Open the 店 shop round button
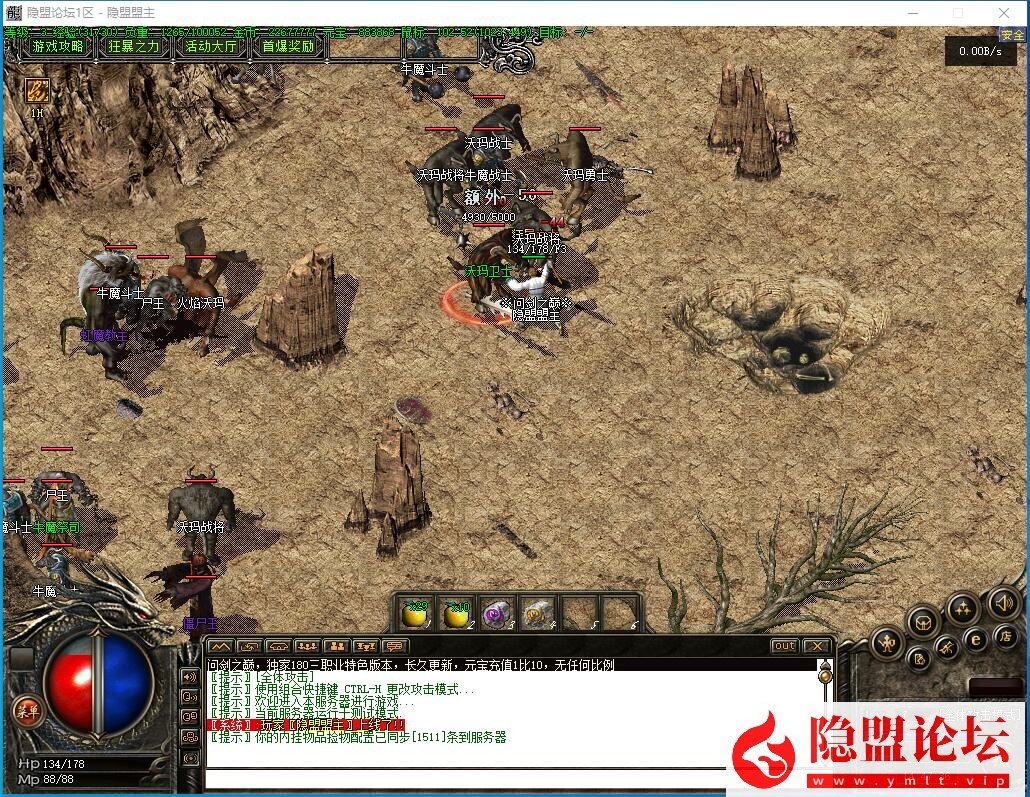The height and width of the screenshot is (797, 1030). click(1007, 637)
